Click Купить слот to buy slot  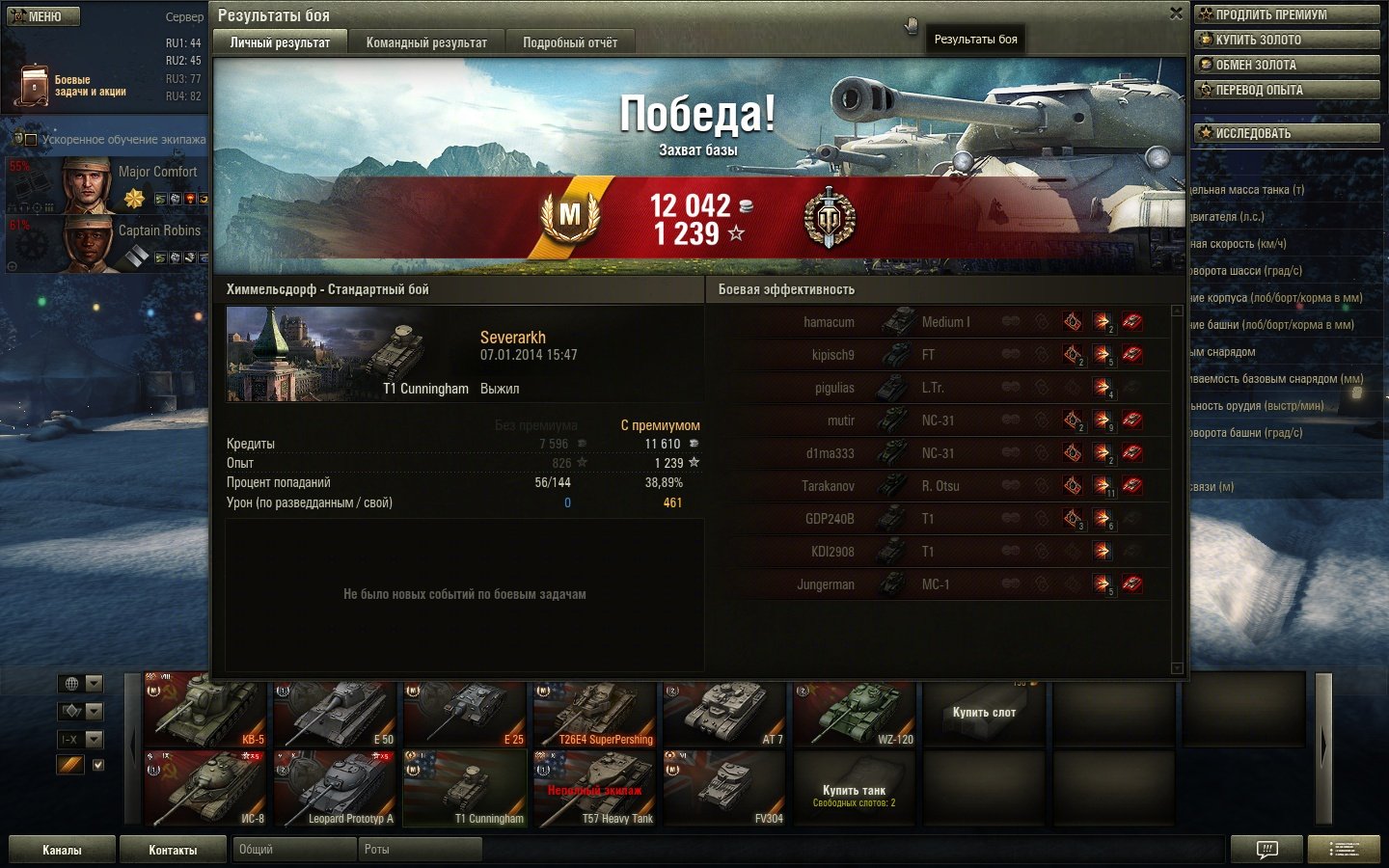(x=984, y=712)
